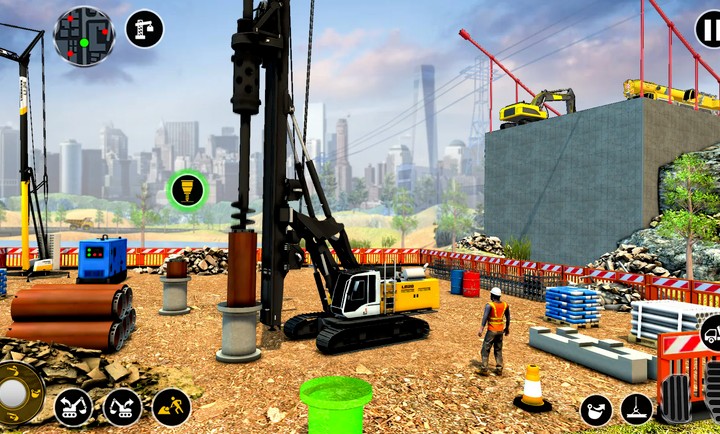
Task: Use the circular joystick control
Action: click(16, 393)
